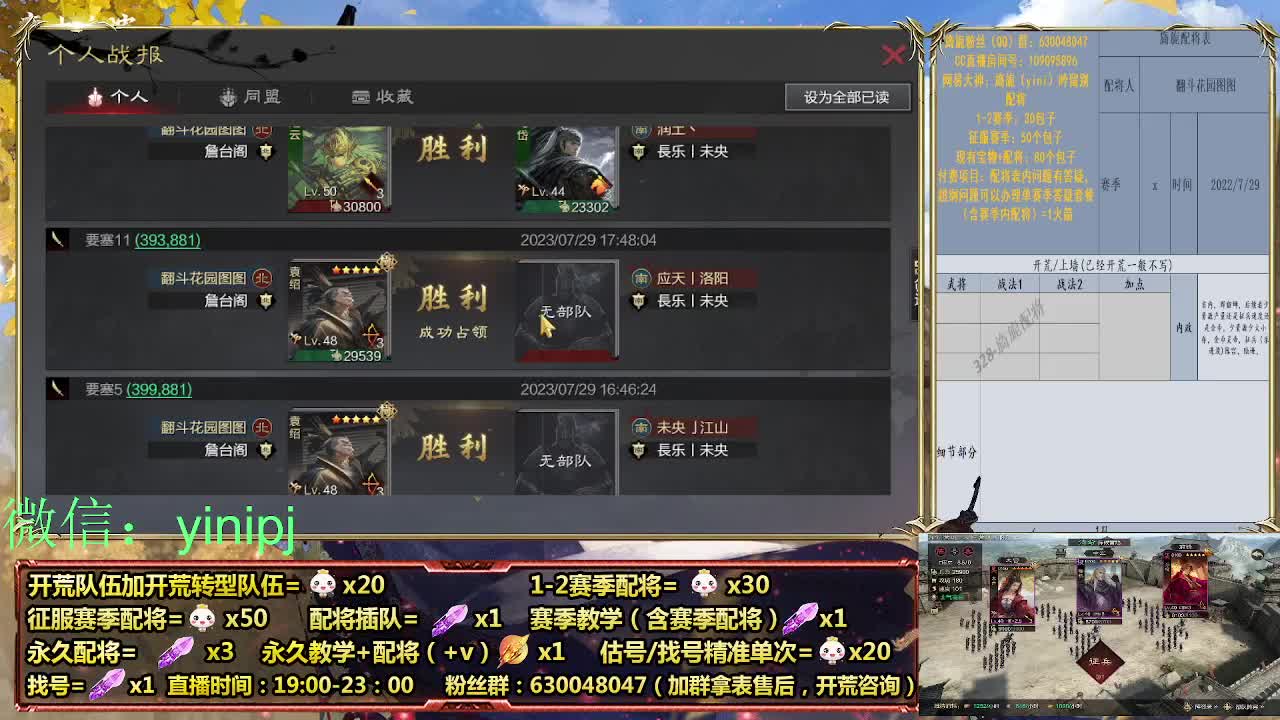Open the 收藏 (Favorites) reports tab
This screenshot has width=1280, height=720.
(381, 96)
